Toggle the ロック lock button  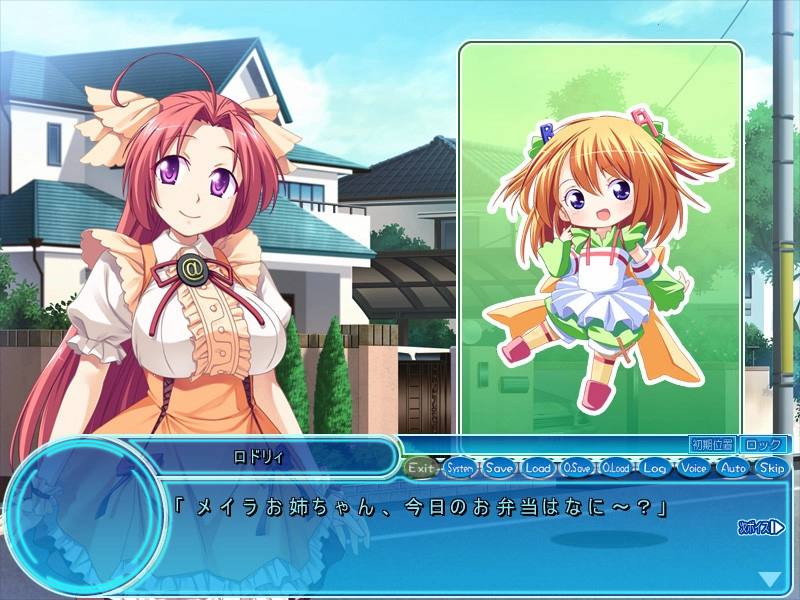(x=764, y=444)
